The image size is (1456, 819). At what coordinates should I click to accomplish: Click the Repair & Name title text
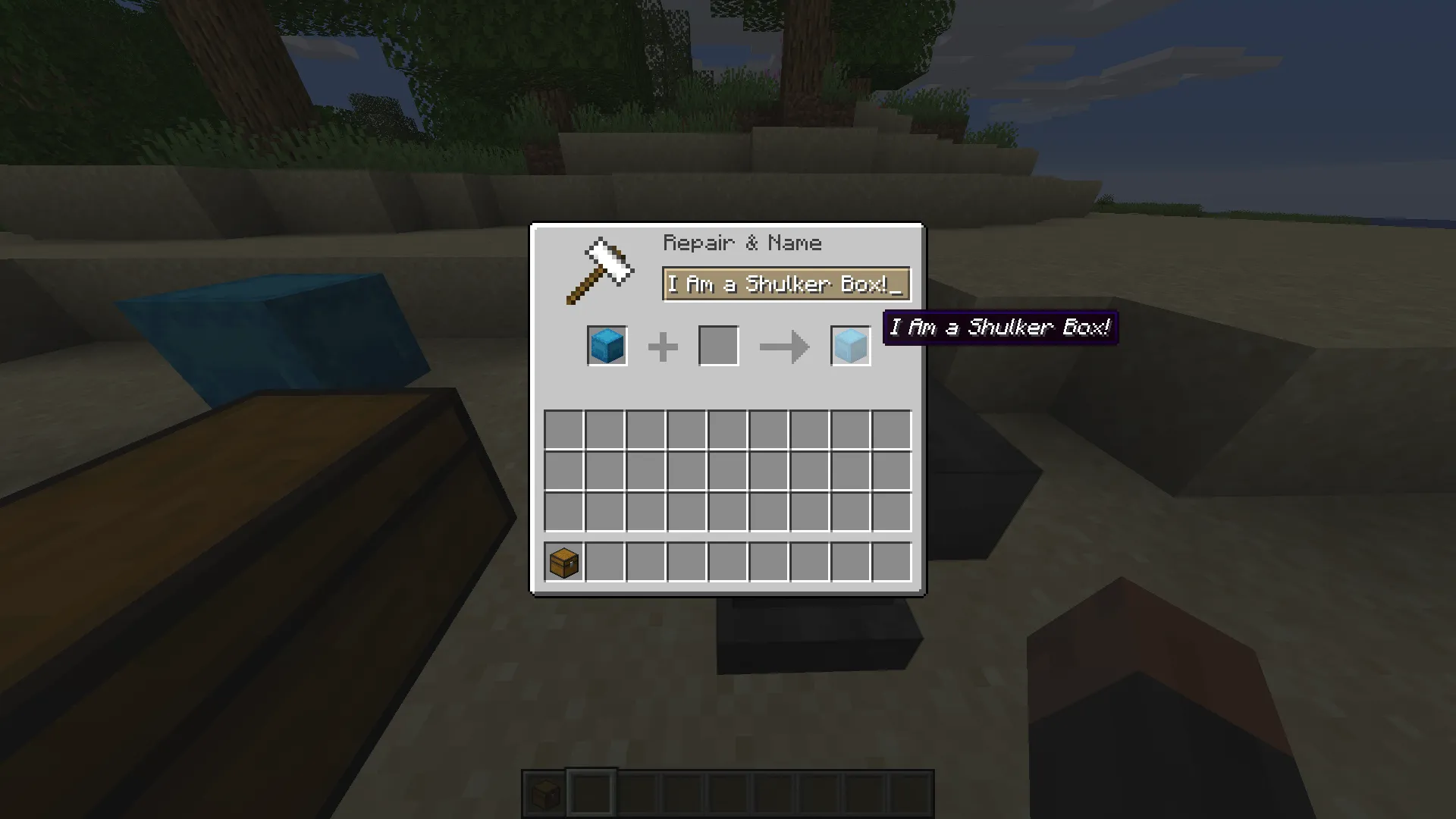[x=742, y=243]
